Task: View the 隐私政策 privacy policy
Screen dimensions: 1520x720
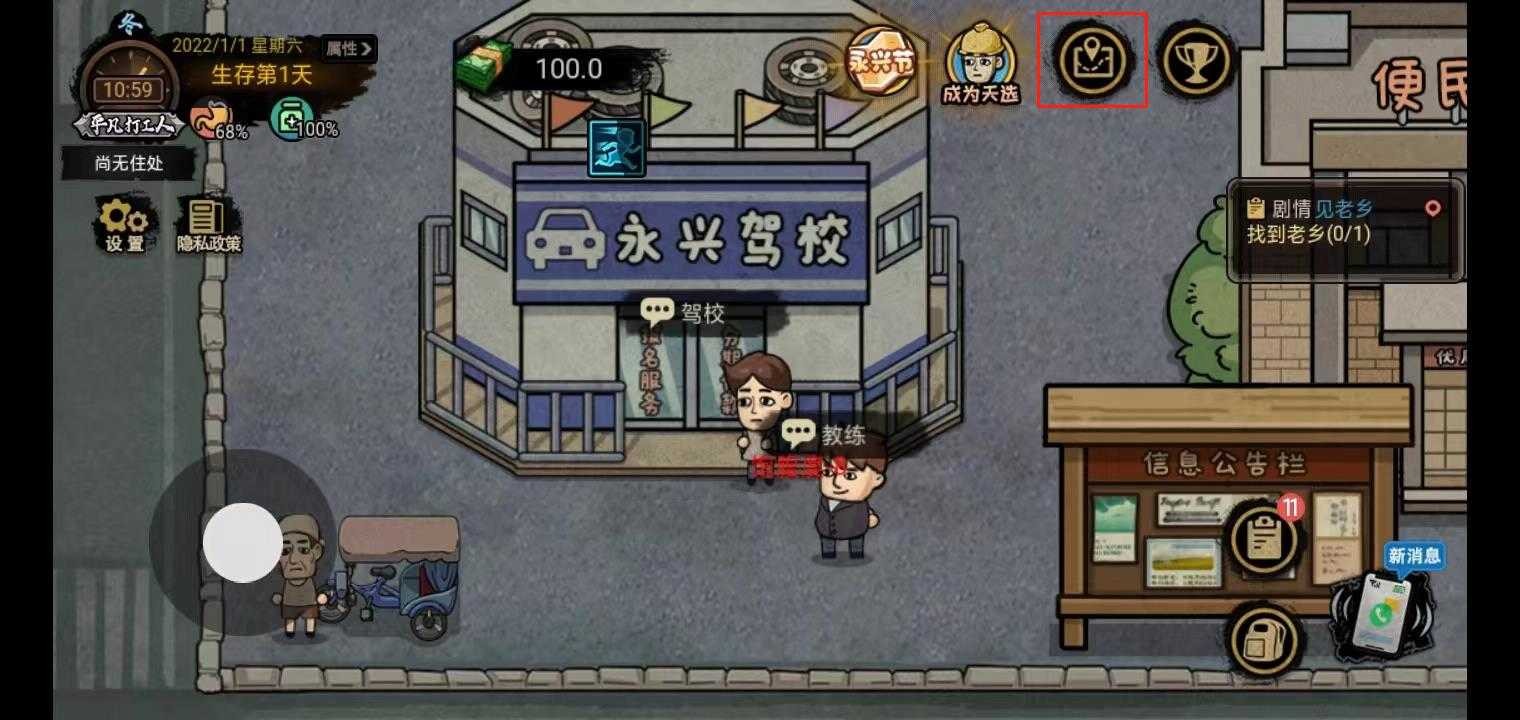Action: 209,222
